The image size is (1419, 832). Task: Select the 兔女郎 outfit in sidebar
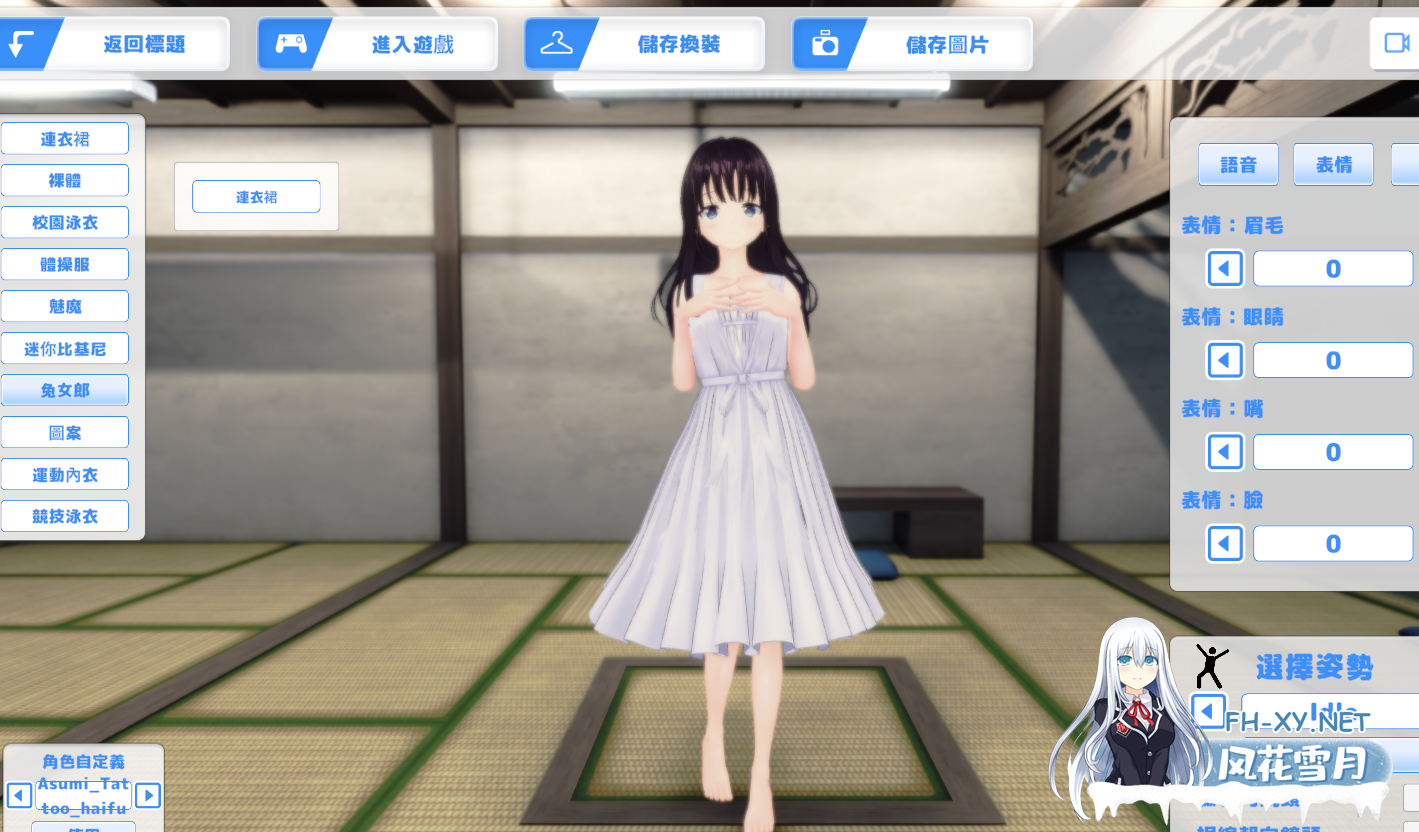65,390
